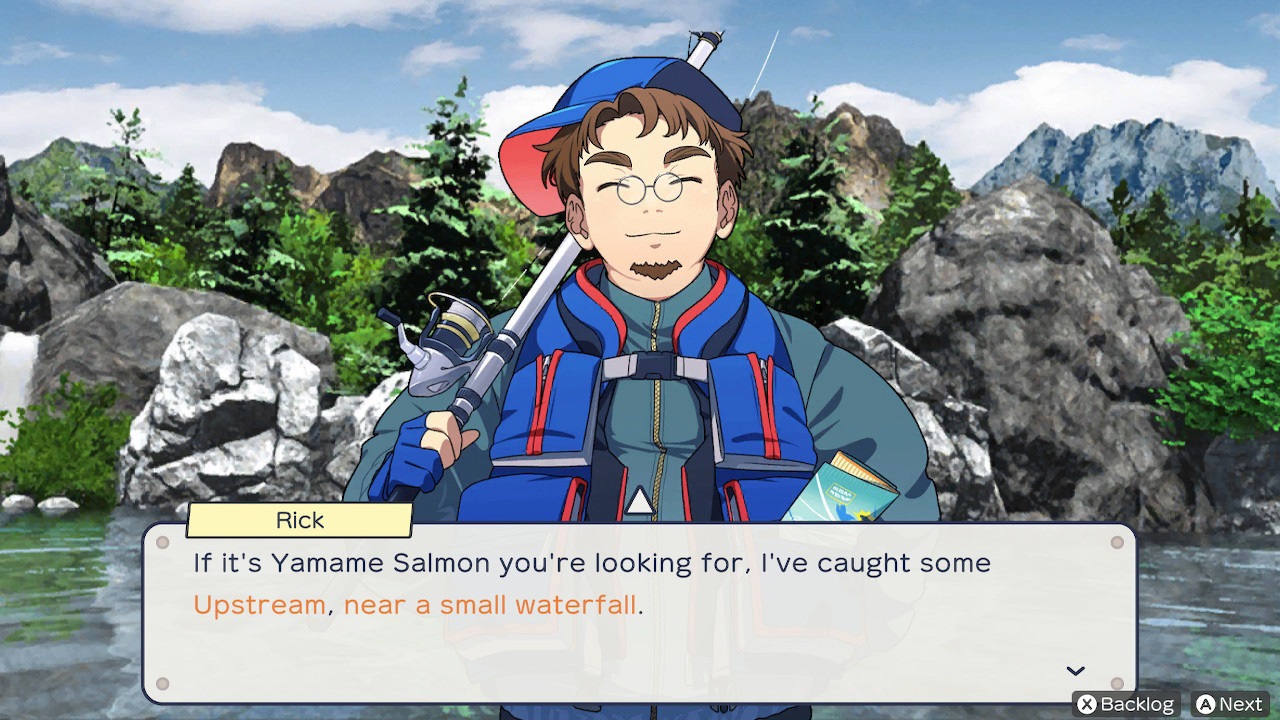Click the top-right corner dot of dialogue box

1117,542
